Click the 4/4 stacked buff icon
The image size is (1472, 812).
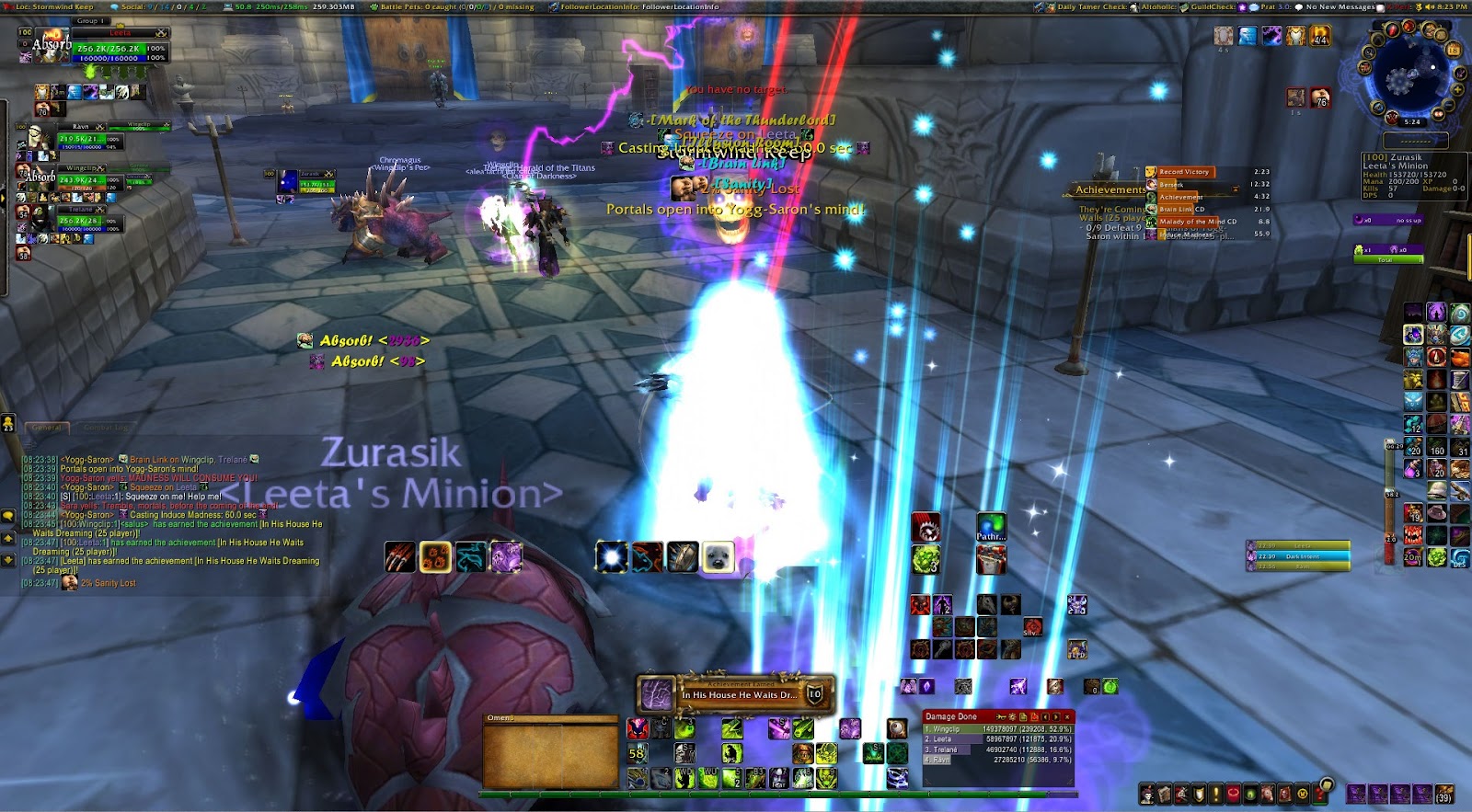click(1319, 37)
